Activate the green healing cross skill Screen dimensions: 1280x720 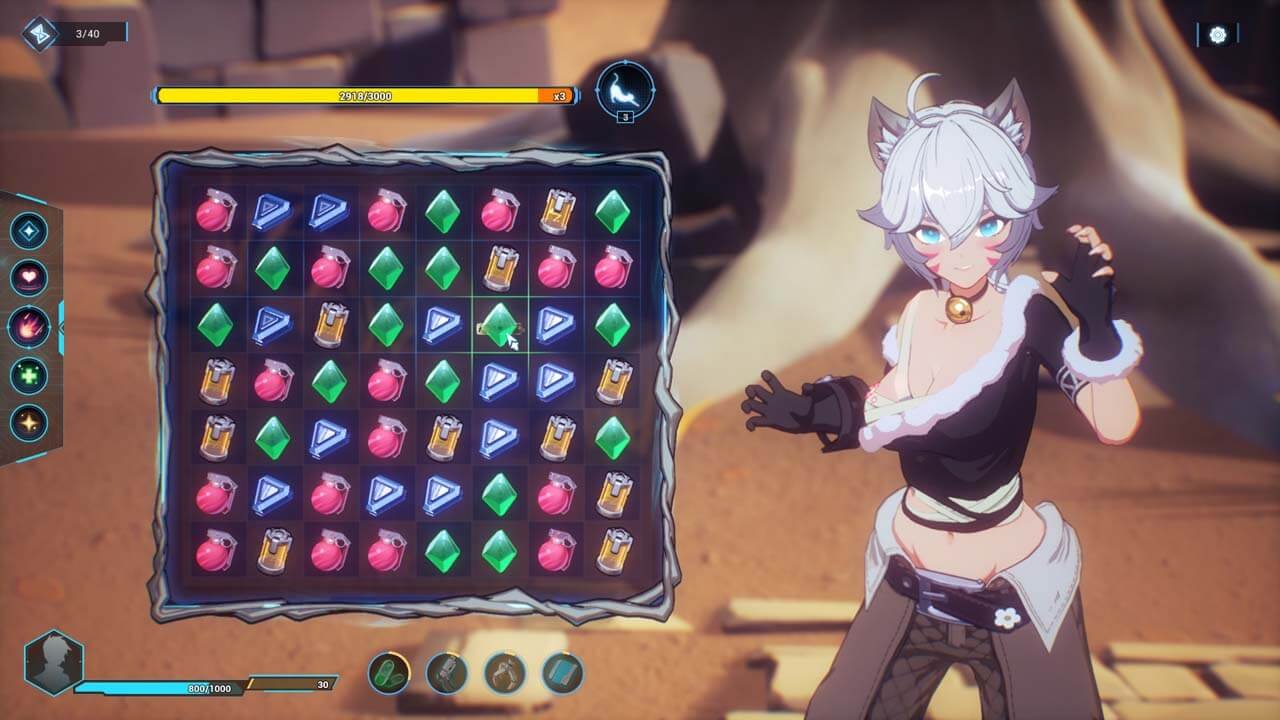pos(29,374)
